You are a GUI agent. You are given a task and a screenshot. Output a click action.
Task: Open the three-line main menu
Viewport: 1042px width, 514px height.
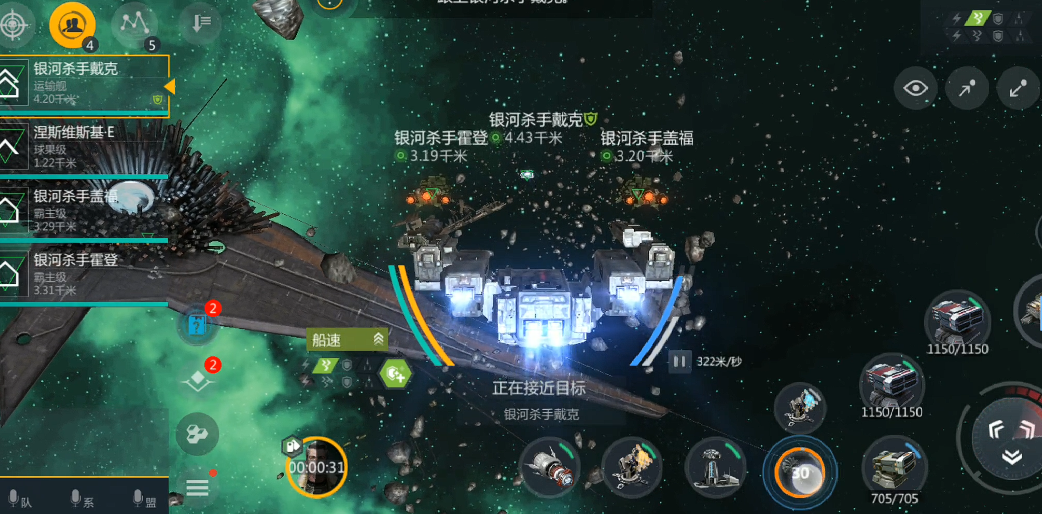197,487
